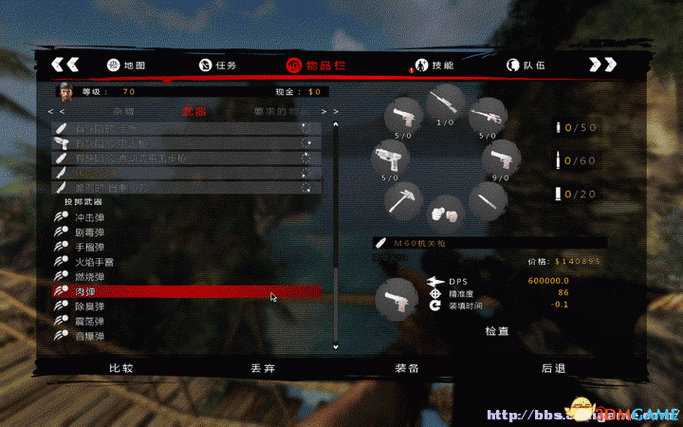
Task: Select the 冲击弹 throwable in the list
Action: (x=92, y=215)
